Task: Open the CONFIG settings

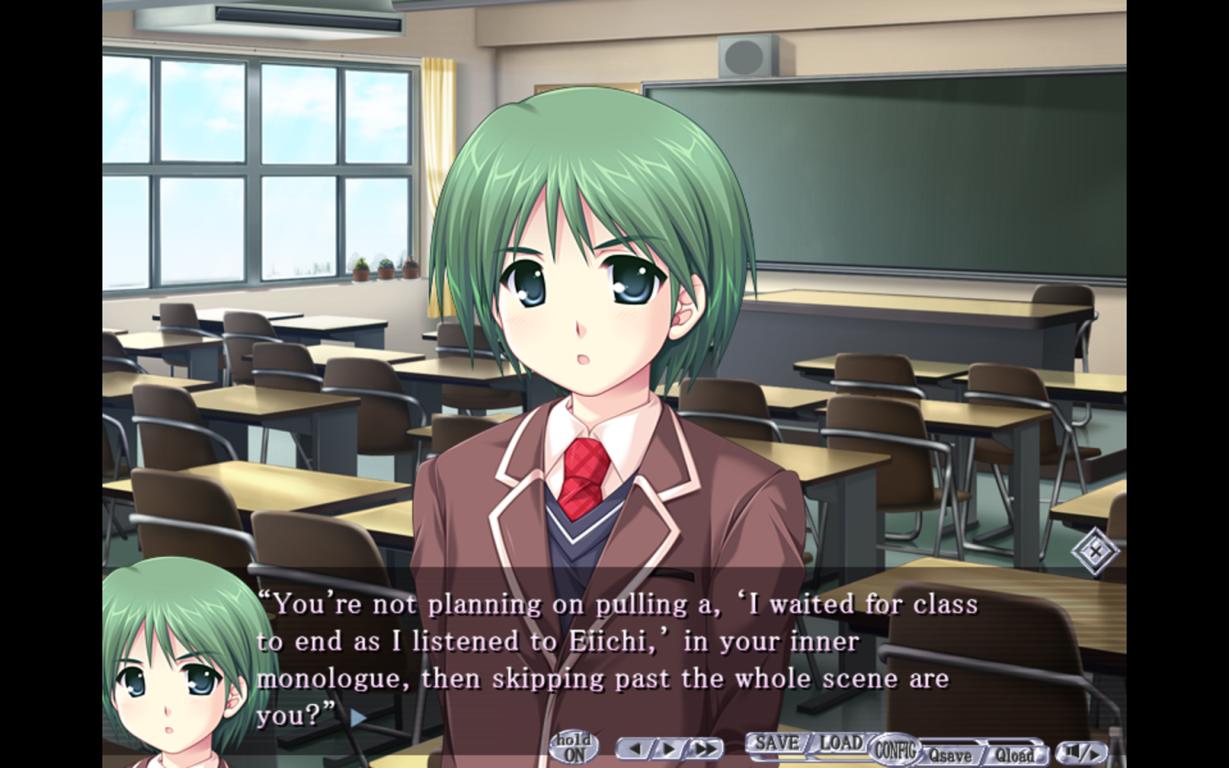Action: [894, 748]
